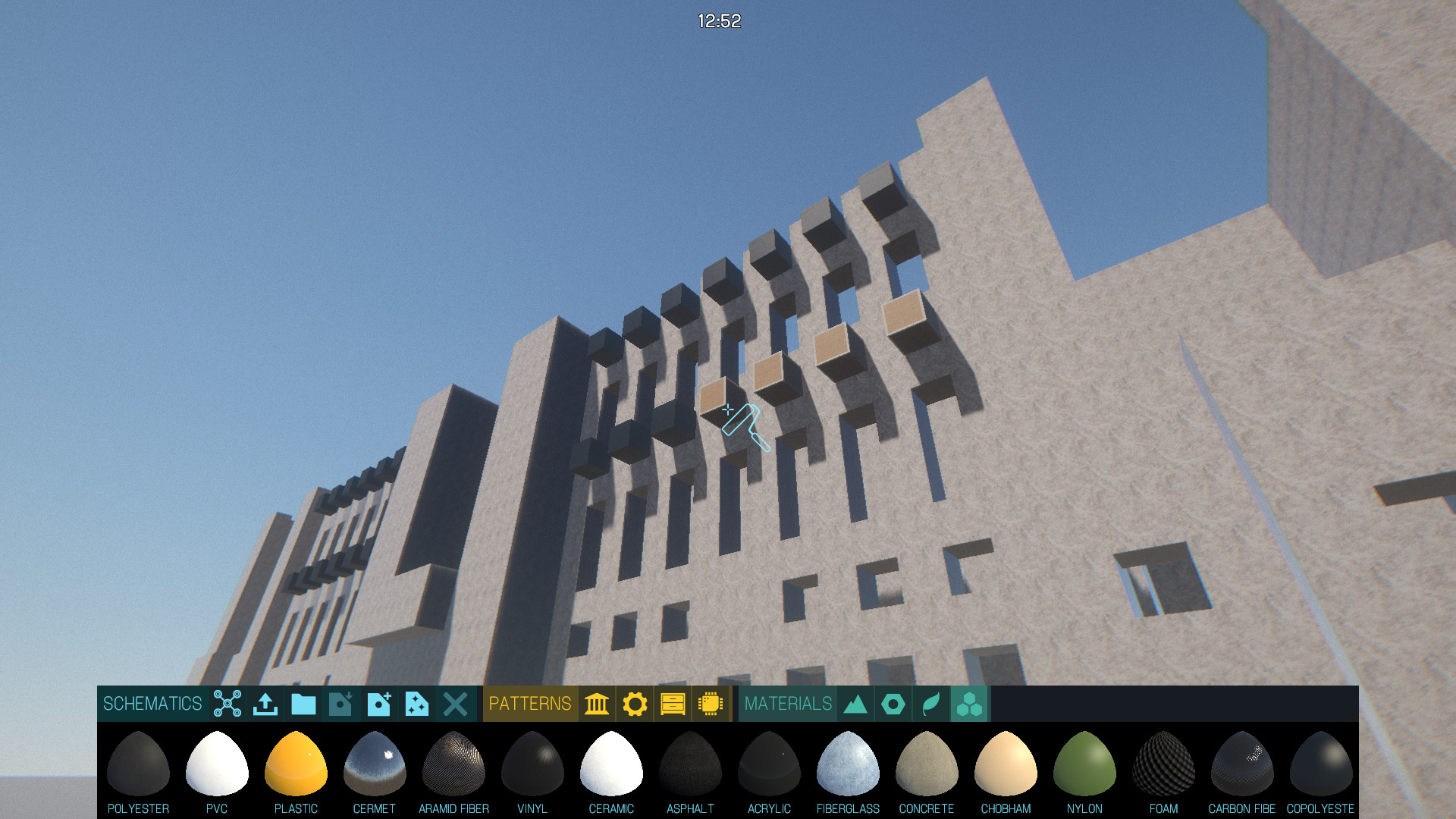Open the drawer furniture pattern icon

coord(673,704)
